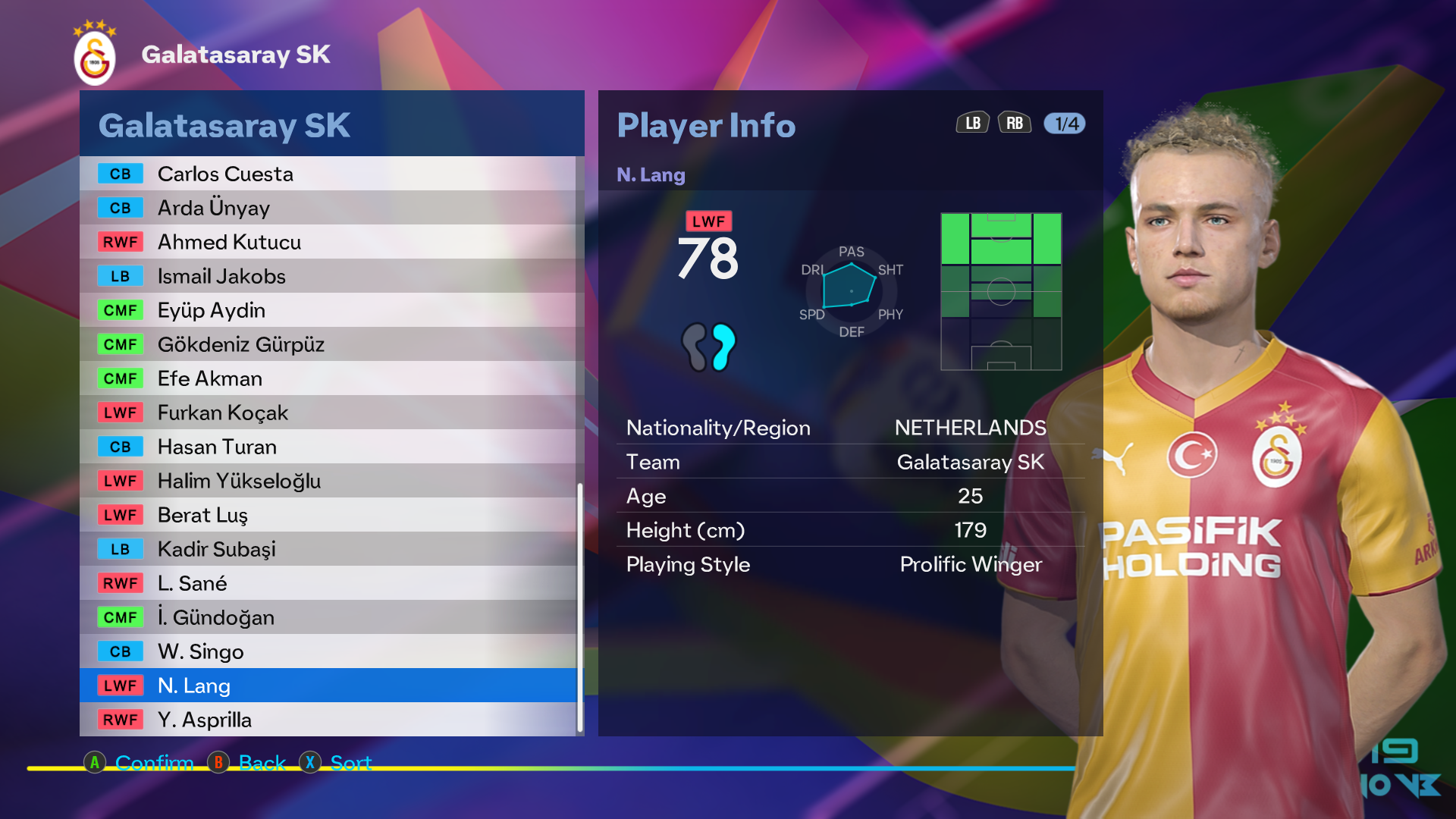1456x819 pixels.
Task: Pick W. Singo's row
Action: click(x=328, y=651)
